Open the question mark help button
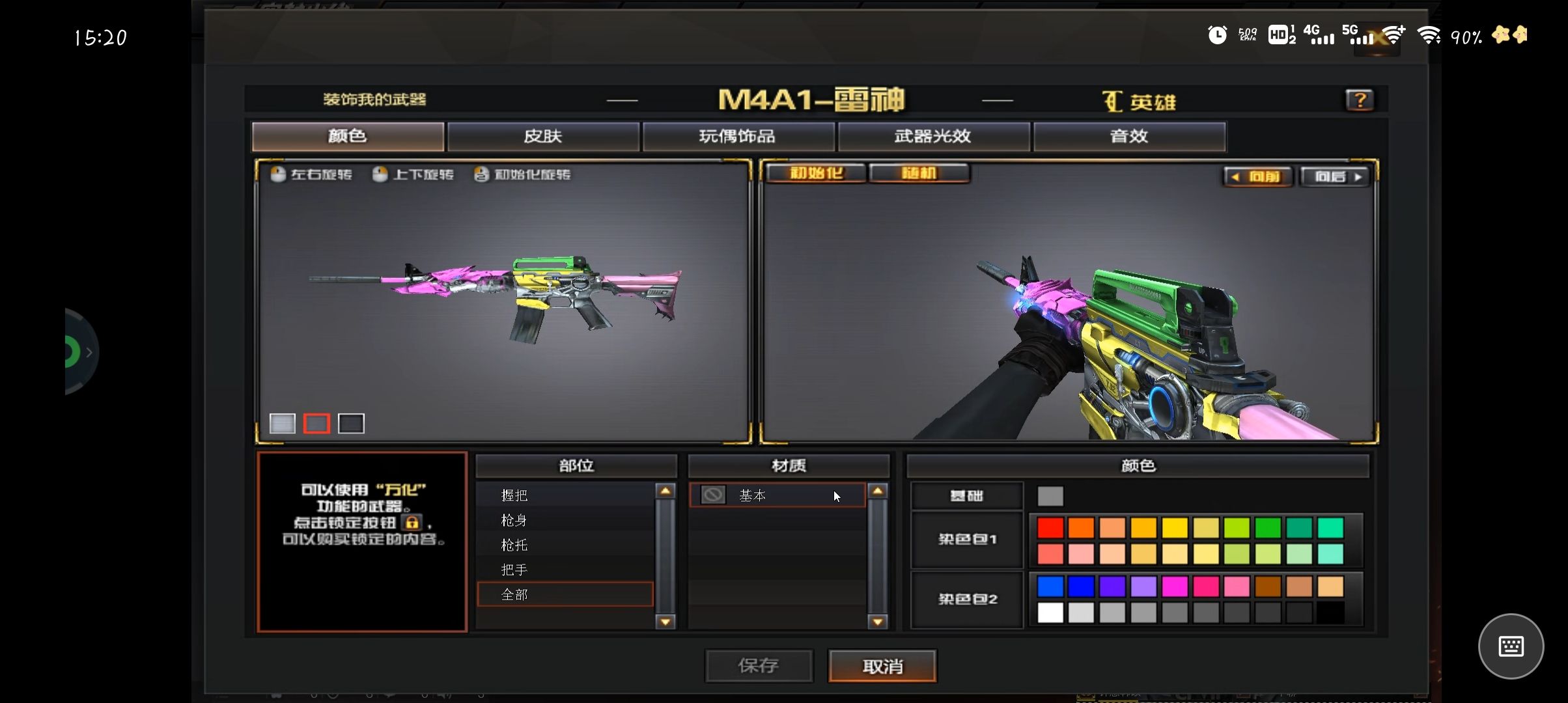 click(1360, 100)
